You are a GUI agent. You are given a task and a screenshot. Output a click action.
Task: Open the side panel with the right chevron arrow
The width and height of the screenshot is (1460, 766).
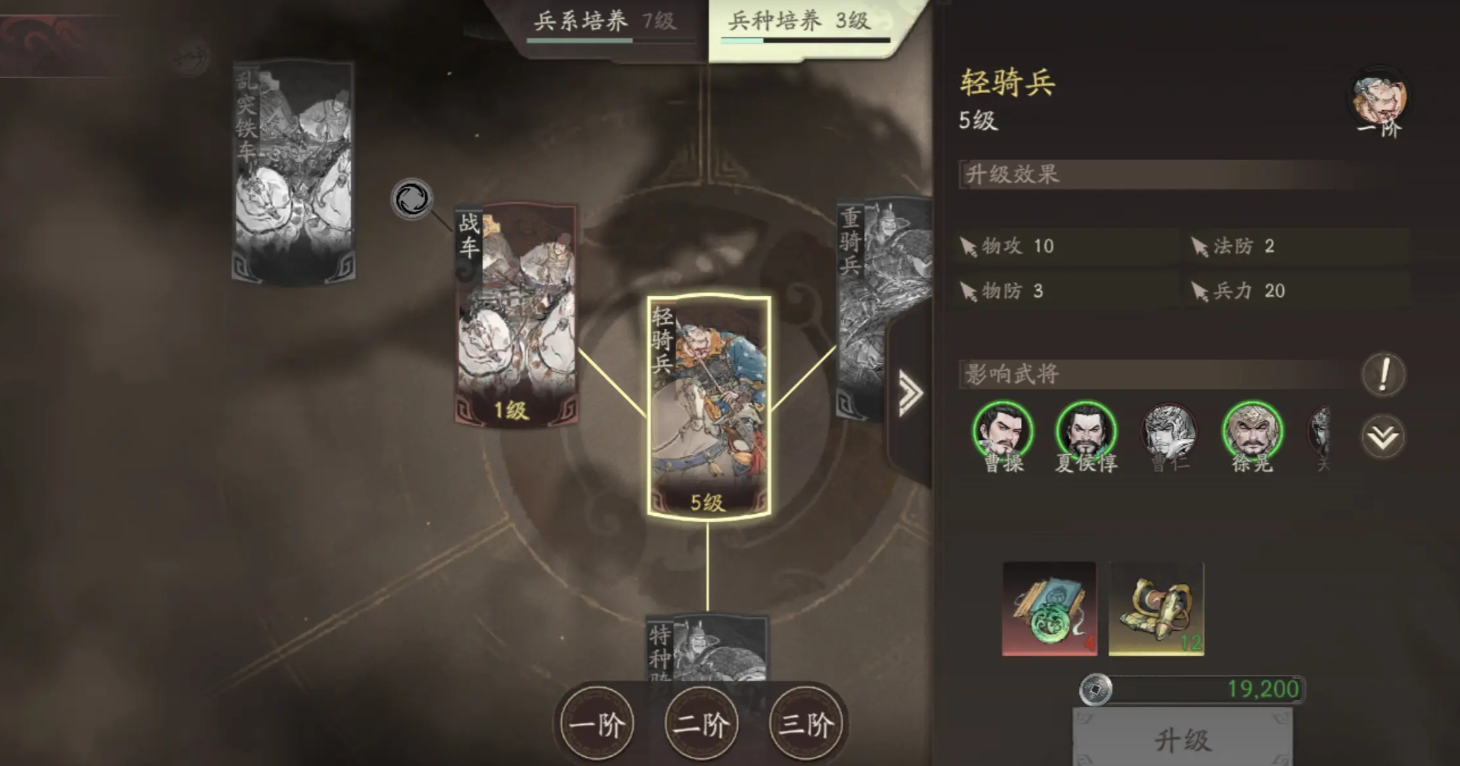pos(908,394)
